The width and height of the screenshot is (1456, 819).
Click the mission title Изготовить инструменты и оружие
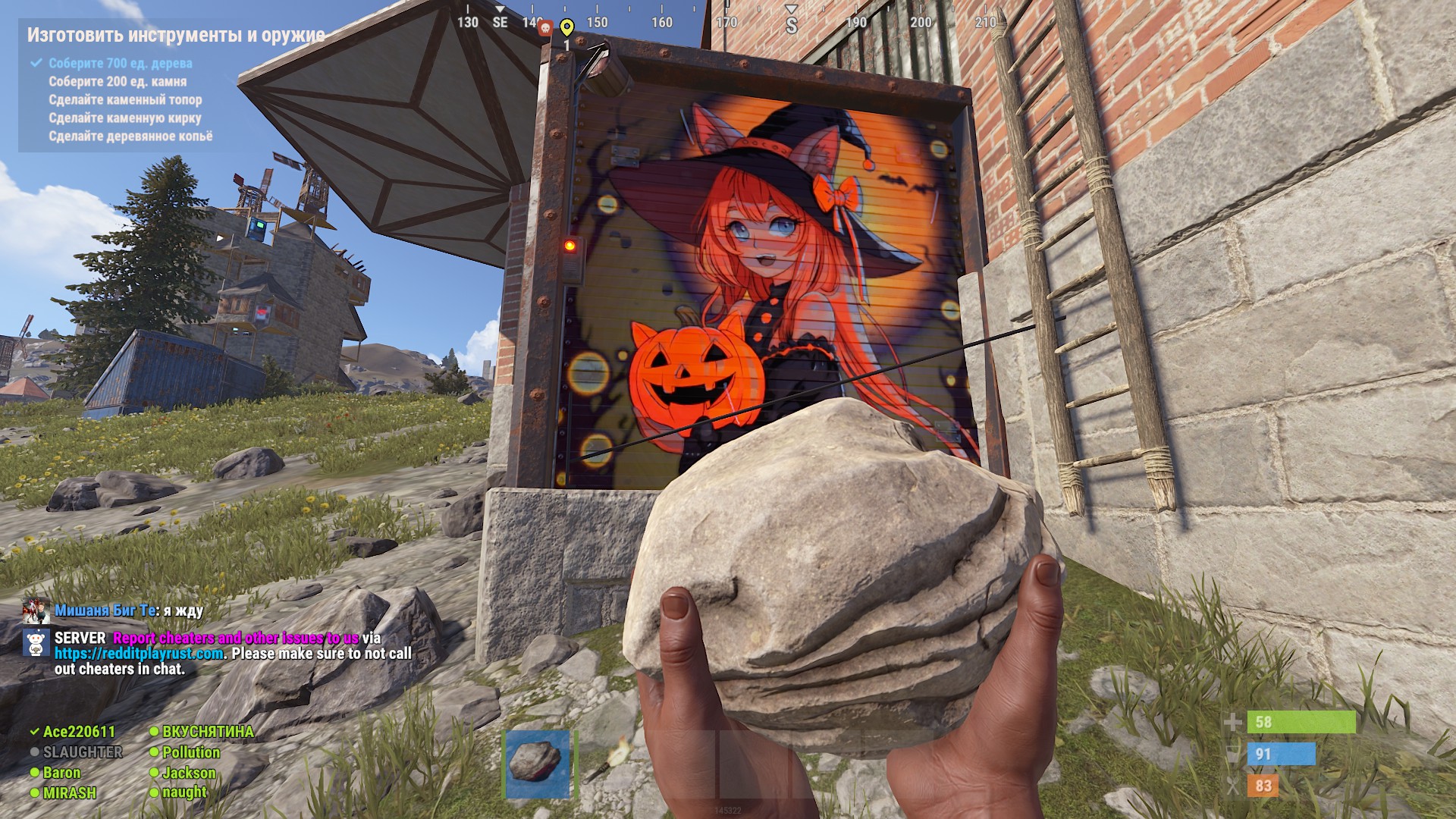click(176, 35)
